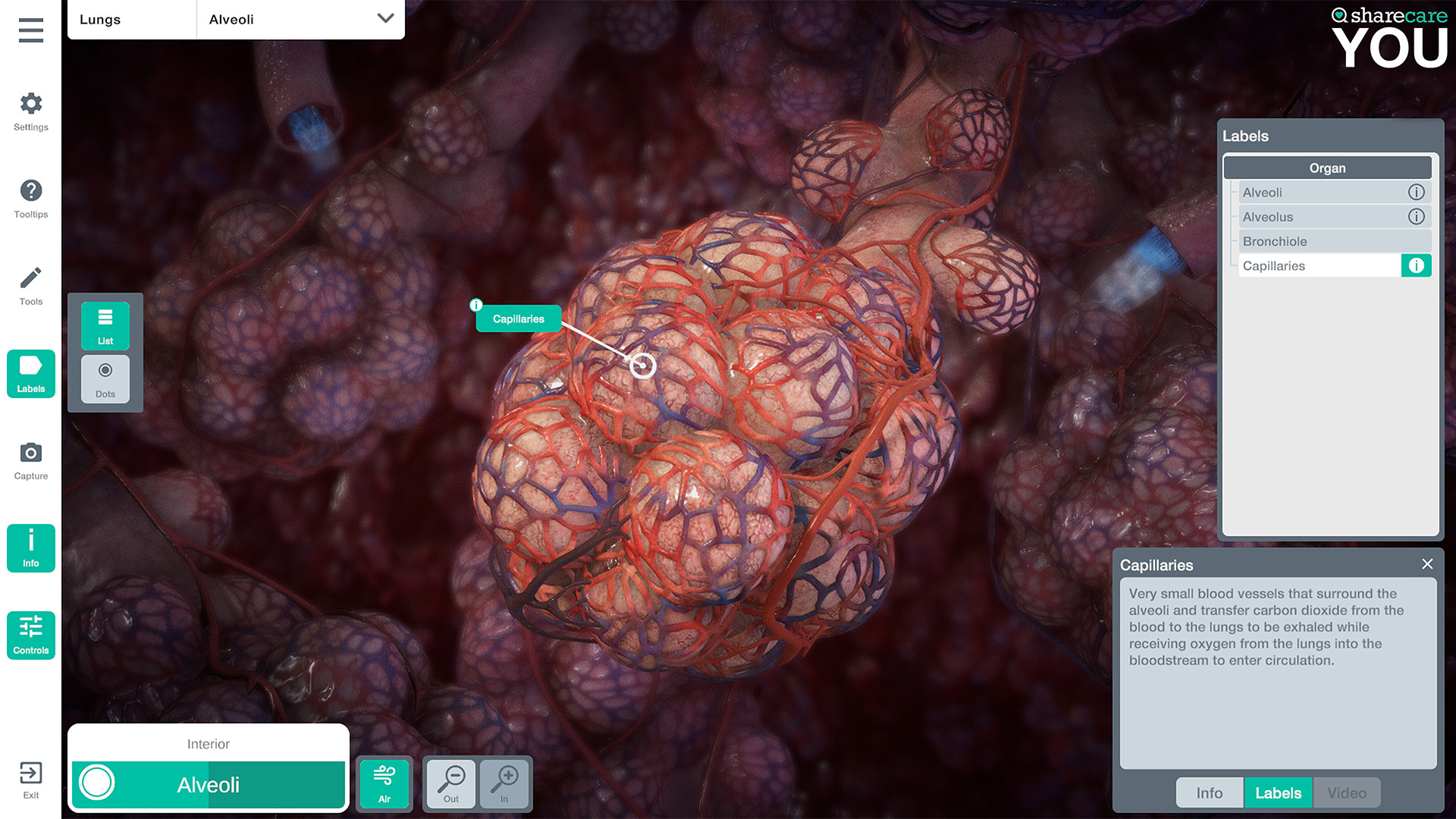This screenshot has height=819, width=1456.
Task: Close the Capillaries description panel
Action: [x=1427, y=564]
